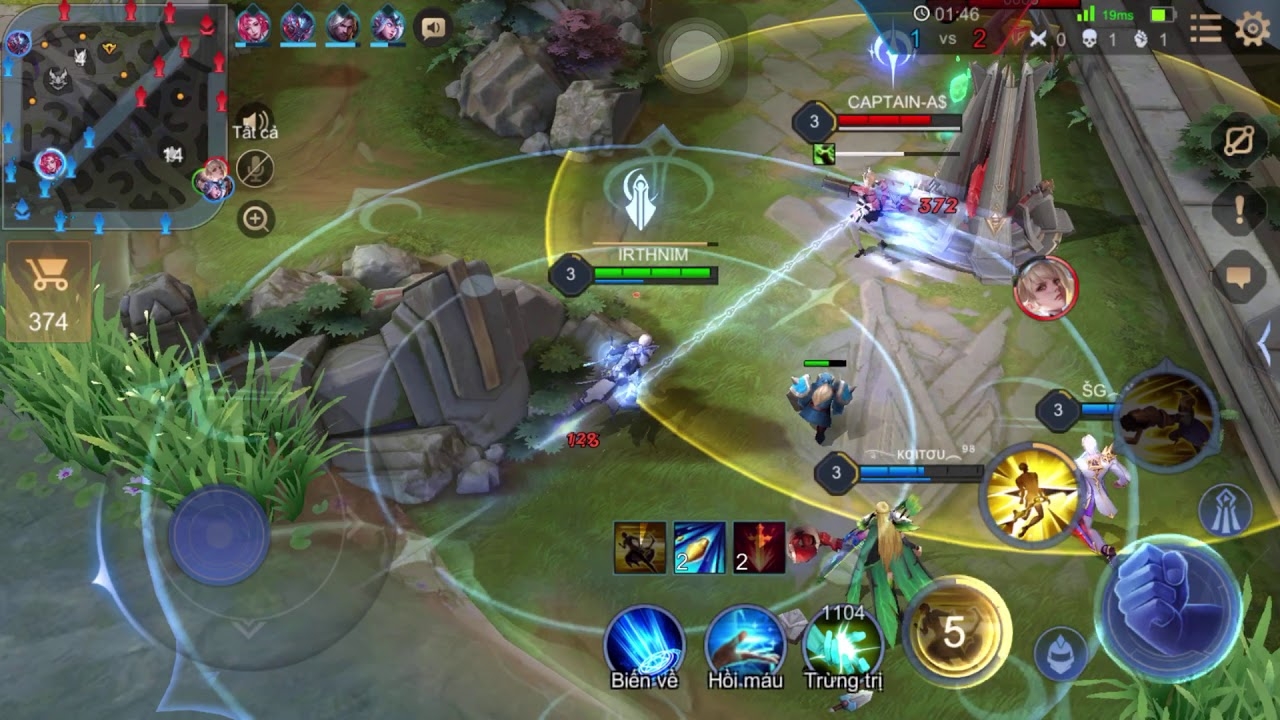This screenshot has width=1280, height=720.
Task: Trigger the glowing golden spear skill
Action: tap(1031, 493)
